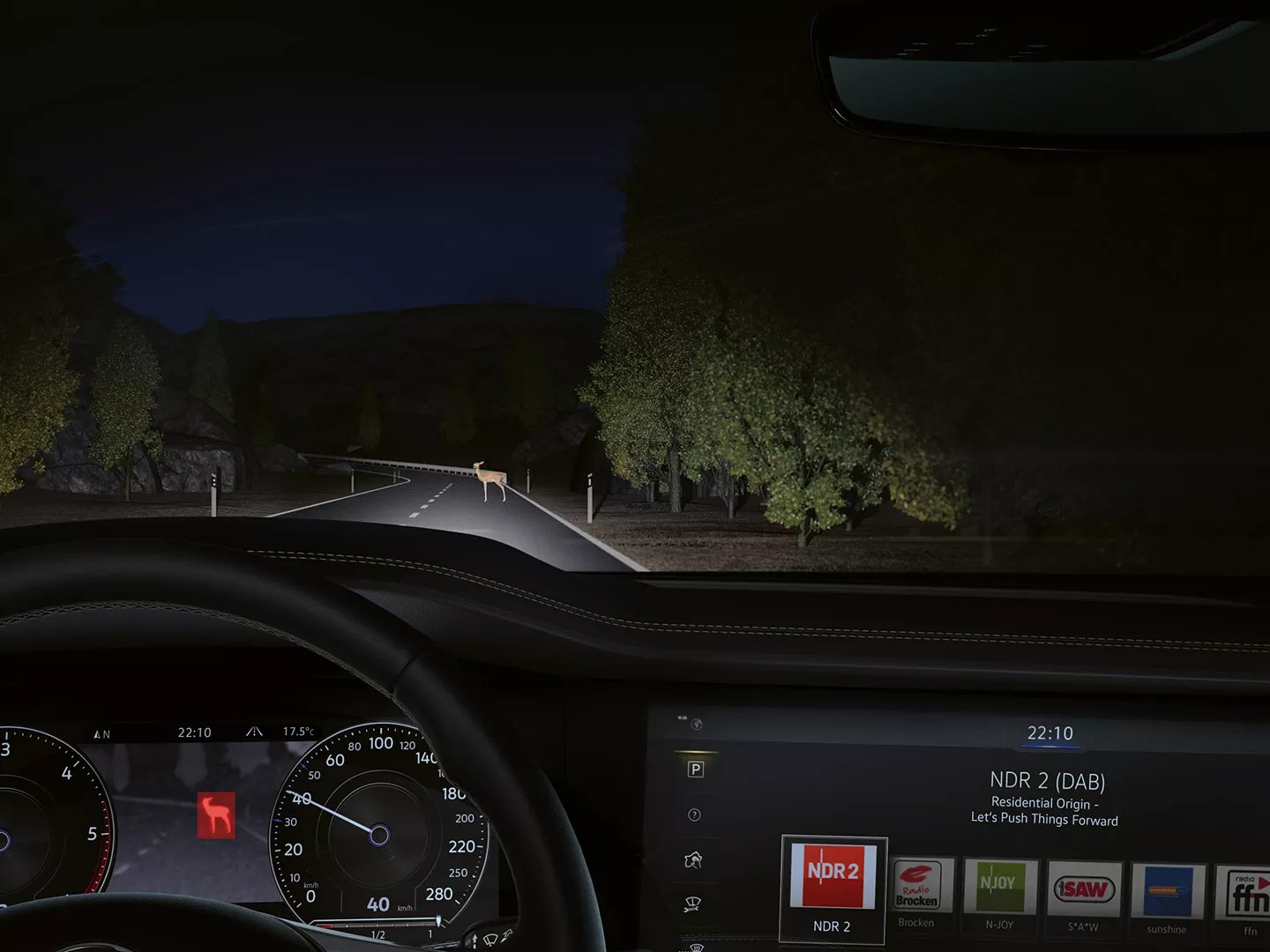This screenshot has height=952, width=1270.
Task: Tap the Let's Push Things Forward track info
Action: (x=1044, y=820)
